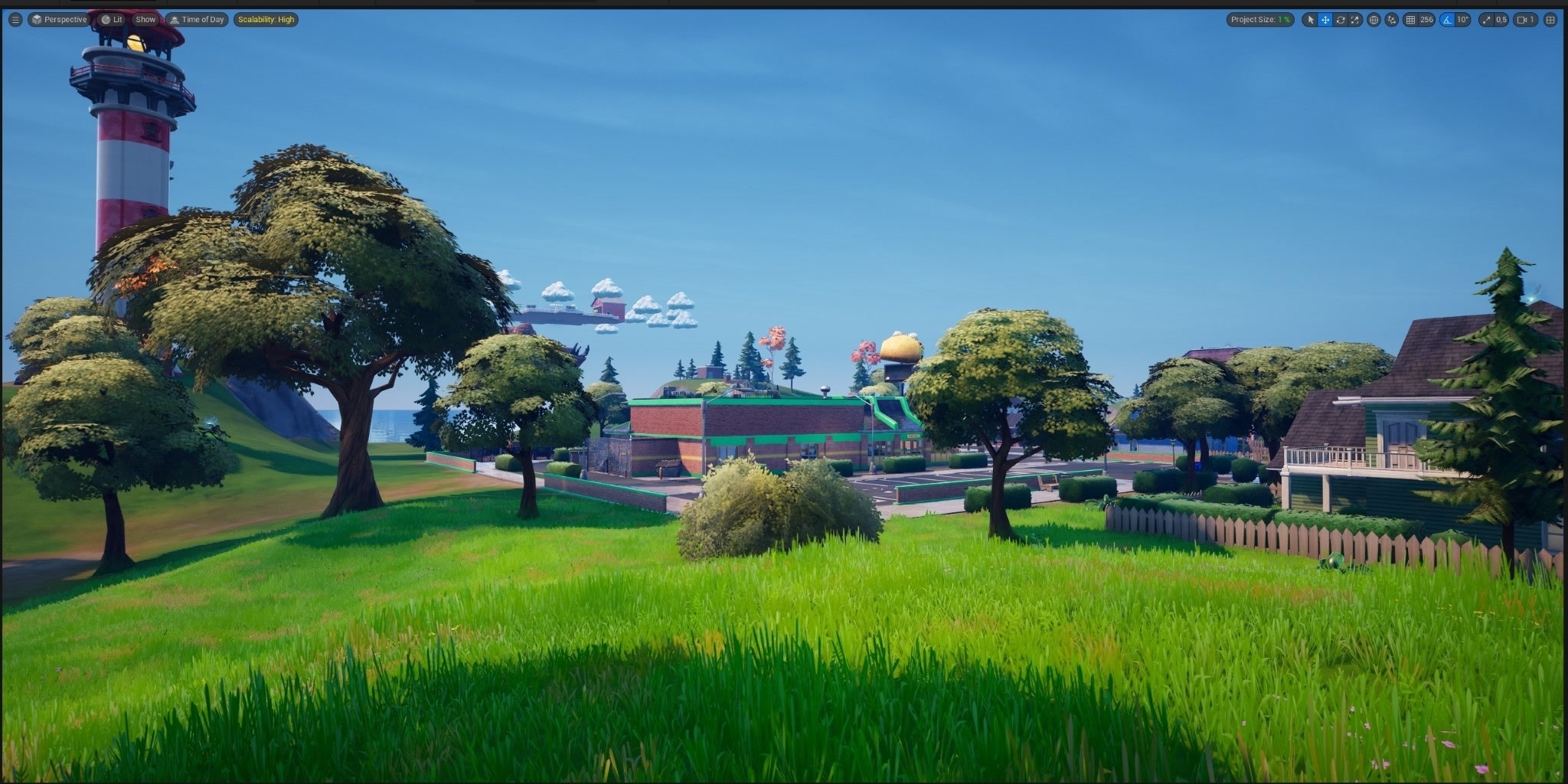Select the Rotate transform tool
The height and width of the screenshot is (784, 1568).
click(x=1341, y=20)
